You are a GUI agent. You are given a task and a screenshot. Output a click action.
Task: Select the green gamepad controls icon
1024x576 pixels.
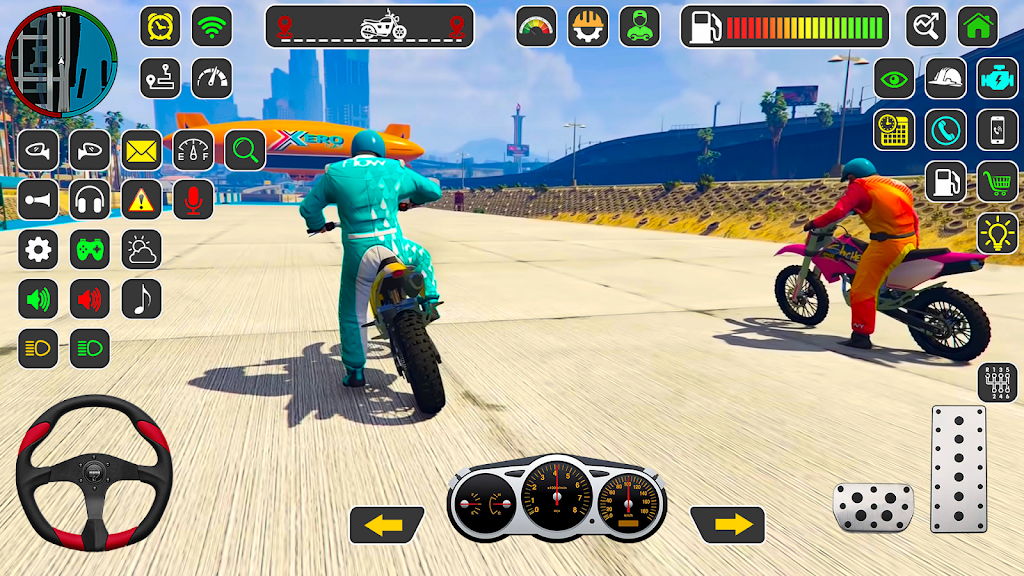(90, 249)
